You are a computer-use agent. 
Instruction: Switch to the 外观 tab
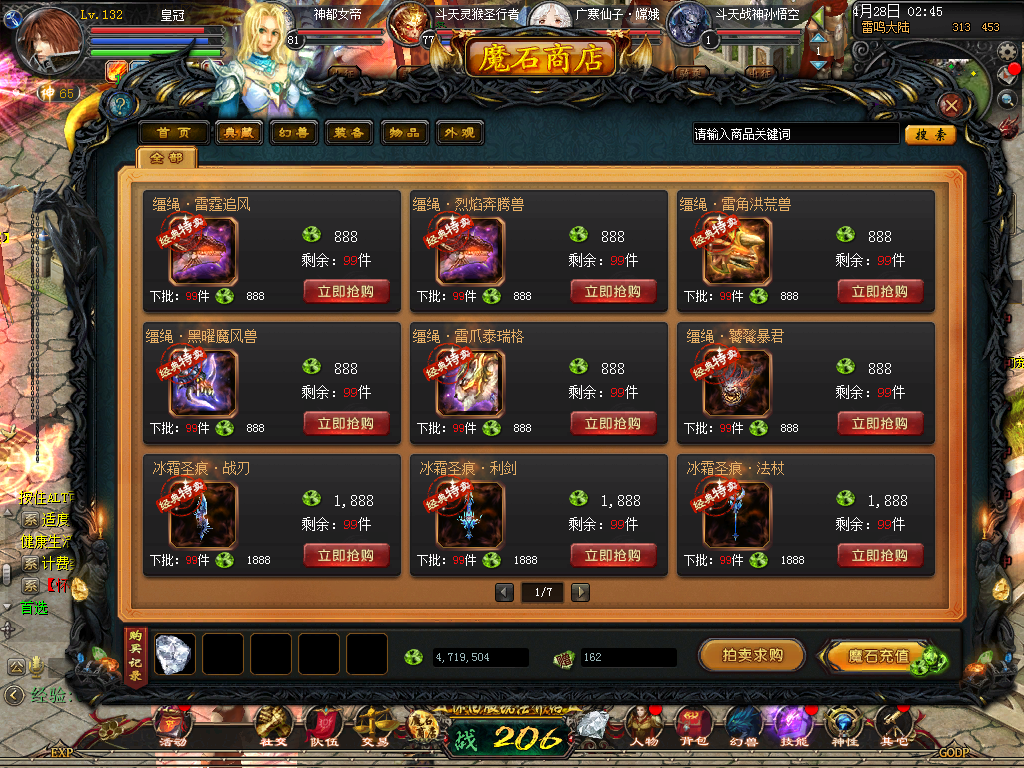(458, 133)
